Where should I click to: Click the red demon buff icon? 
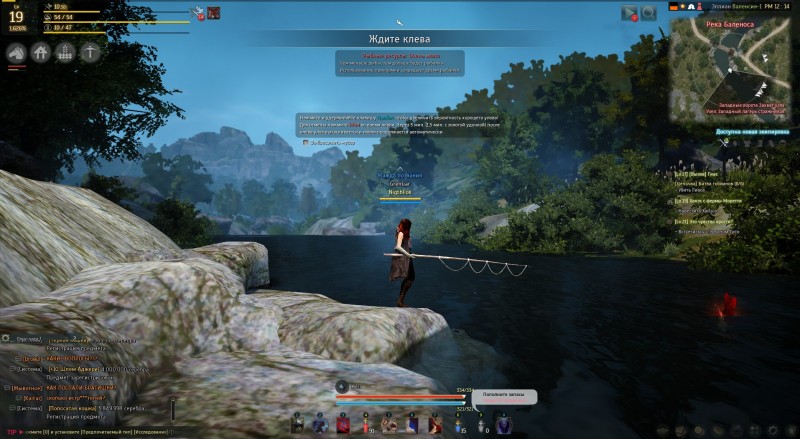pyautogui.click(x=214, y=13)
